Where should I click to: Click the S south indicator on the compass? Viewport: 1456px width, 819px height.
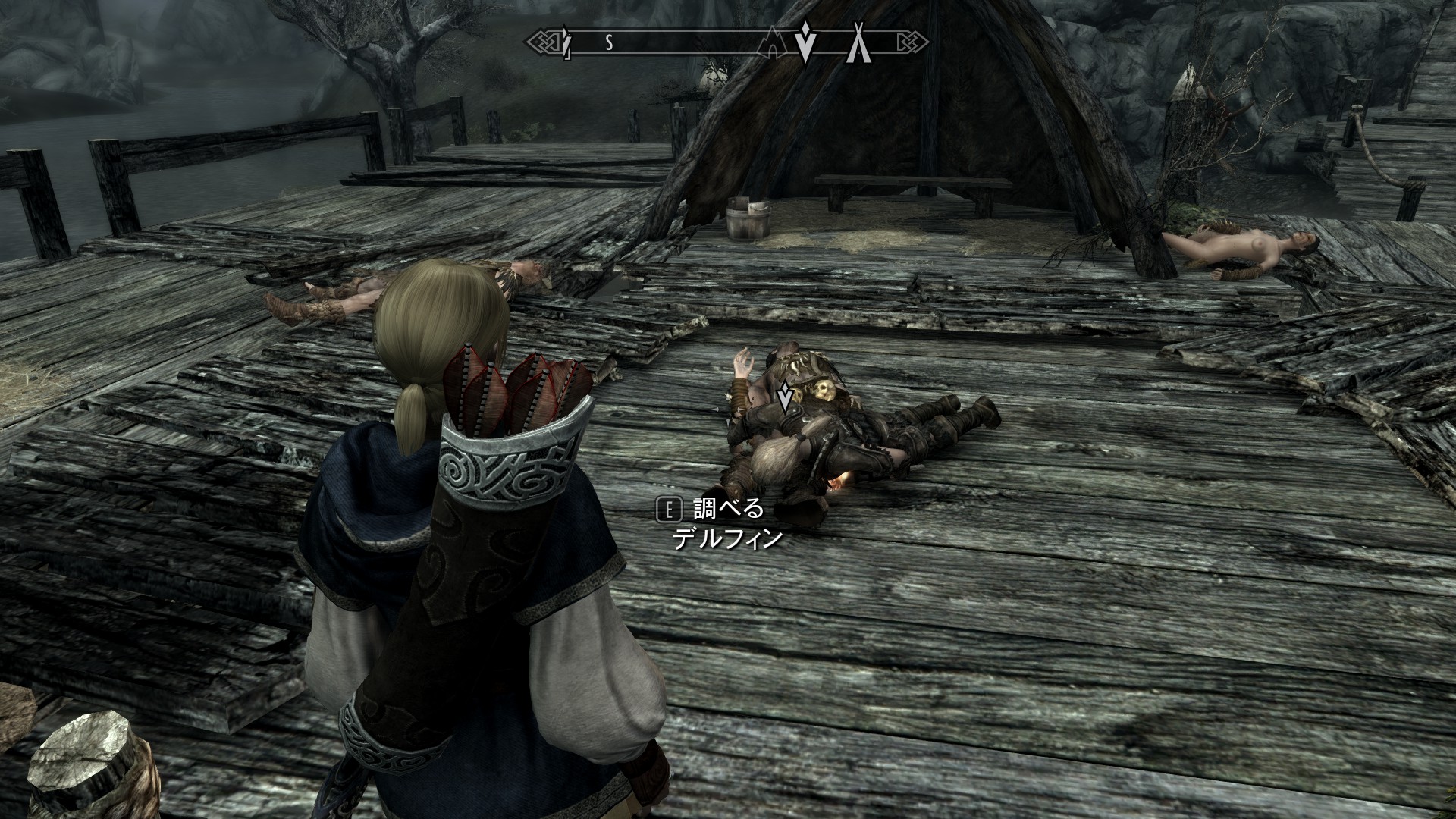pyautogui.click(x=608, y=44)
